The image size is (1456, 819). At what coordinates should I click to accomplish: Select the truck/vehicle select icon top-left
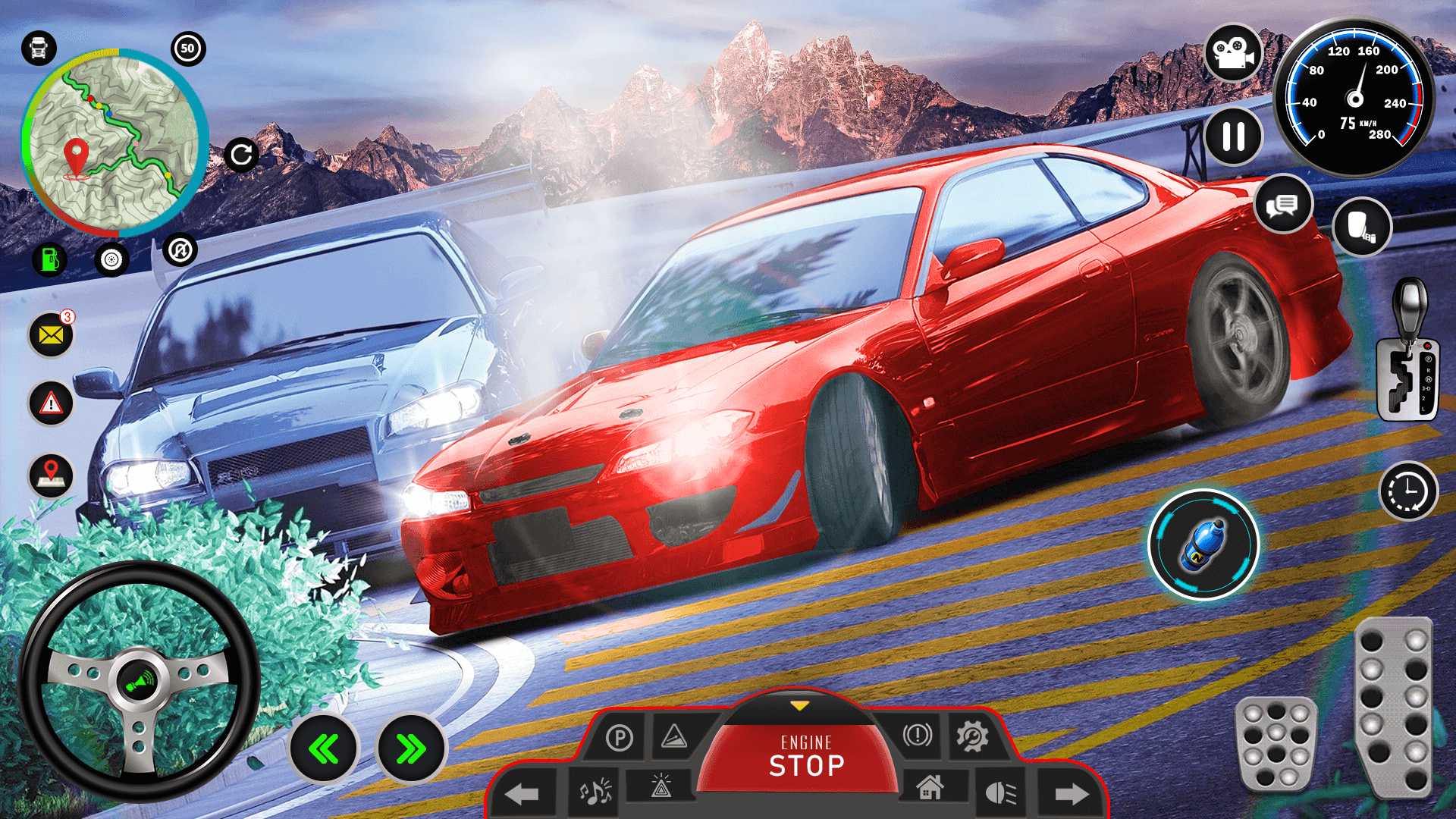click(38, 48)
